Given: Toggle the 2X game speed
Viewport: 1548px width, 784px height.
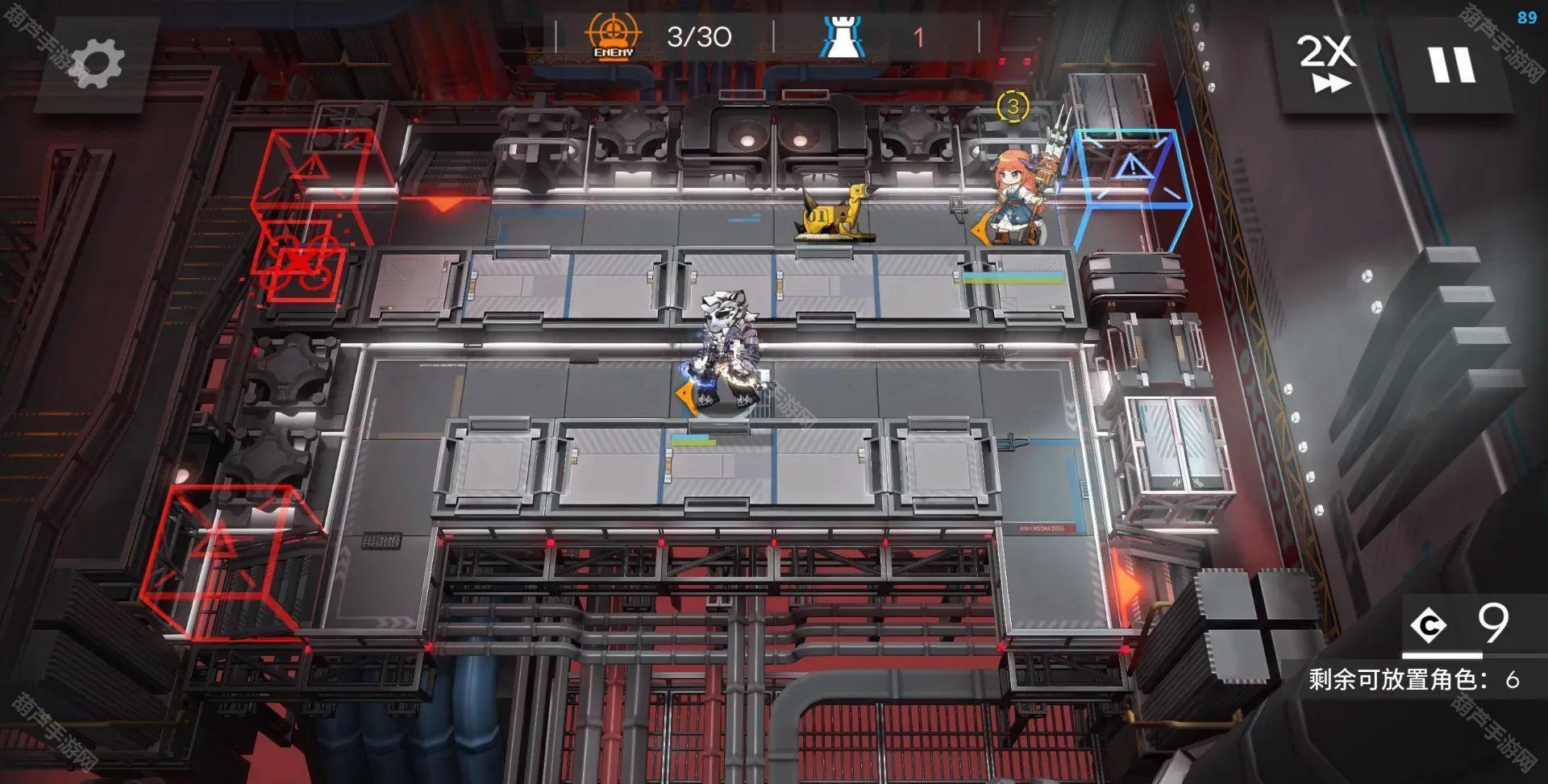Looking at the screenshot, I should pos(1325,63).
